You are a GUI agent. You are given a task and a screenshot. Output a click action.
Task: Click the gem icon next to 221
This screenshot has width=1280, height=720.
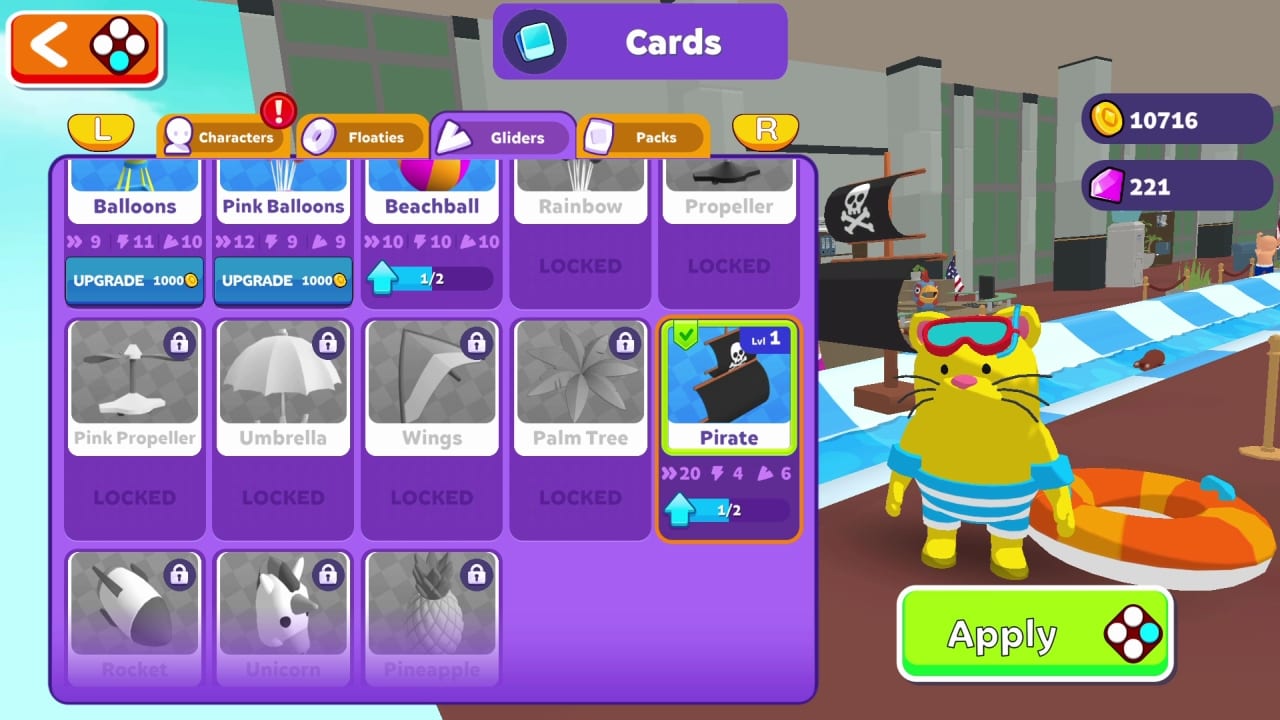point(1106,186)
